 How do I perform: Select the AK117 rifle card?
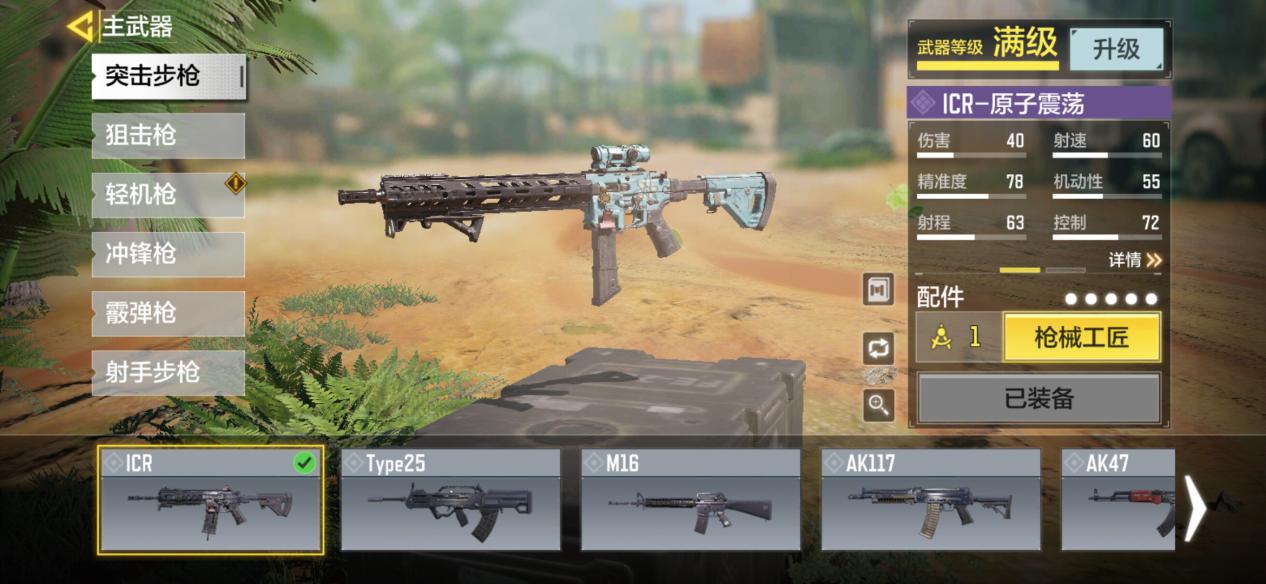pos(930,499)
